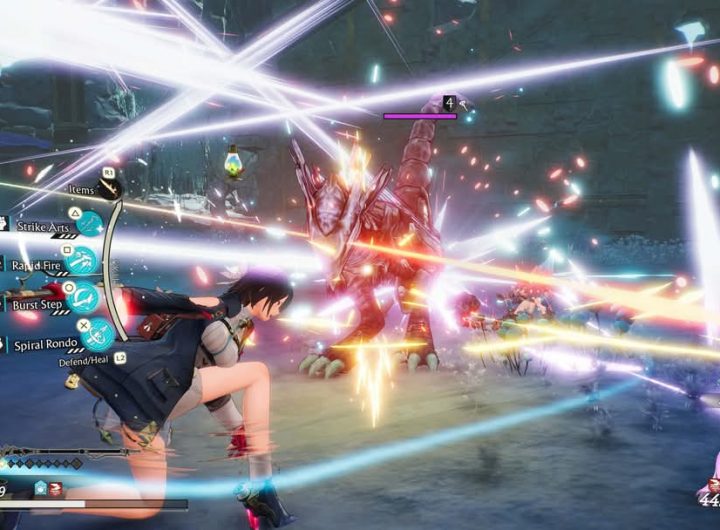
Task: Activate the Strike Arts skill
Action: (x=90, y=224)
